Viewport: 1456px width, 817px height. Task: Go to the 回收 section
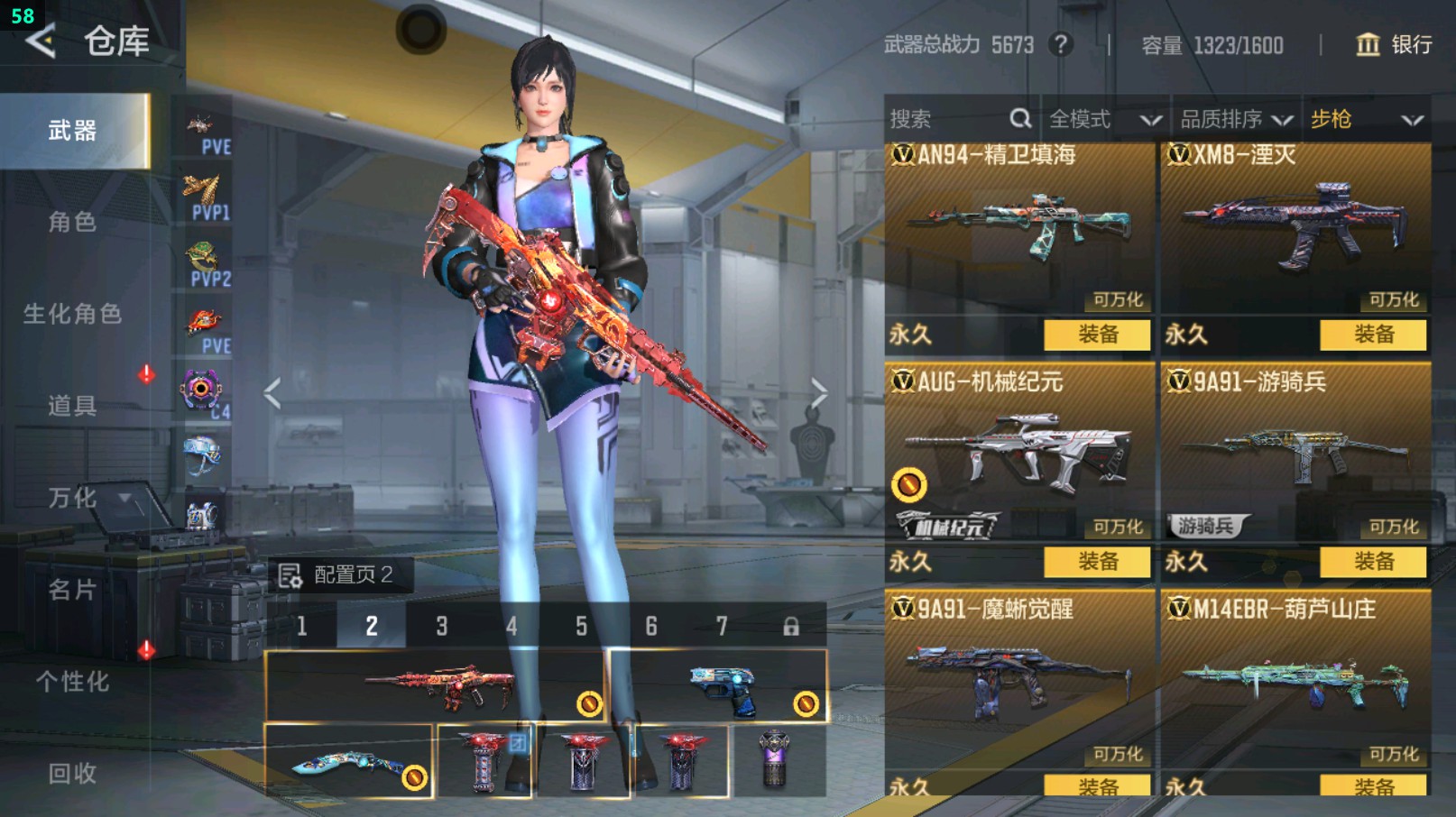pyautogui.click(x=72, y=773)
